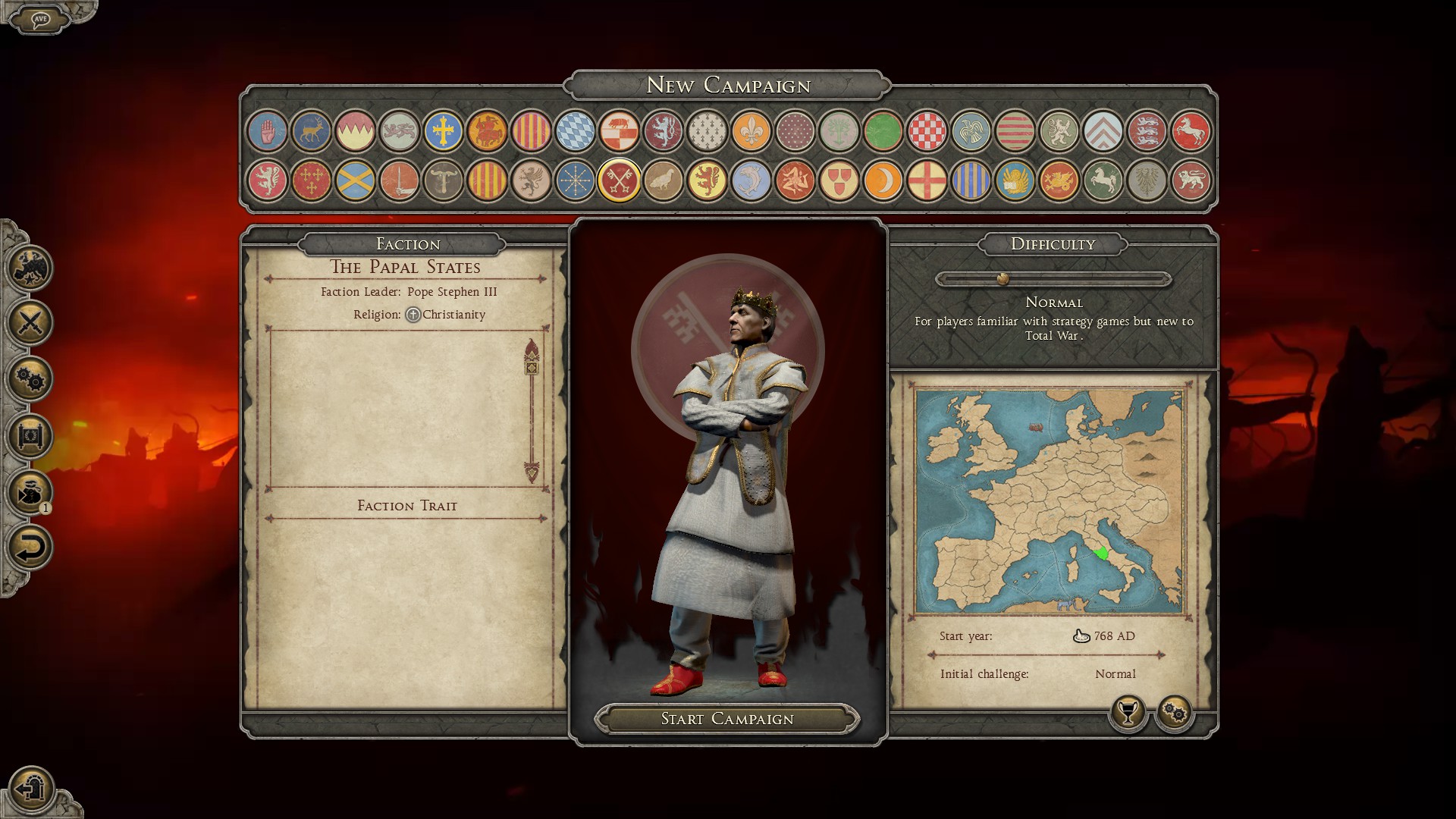Select the green tree faction emblem
Screen dimensions: 1456x819
coord(839,131)
